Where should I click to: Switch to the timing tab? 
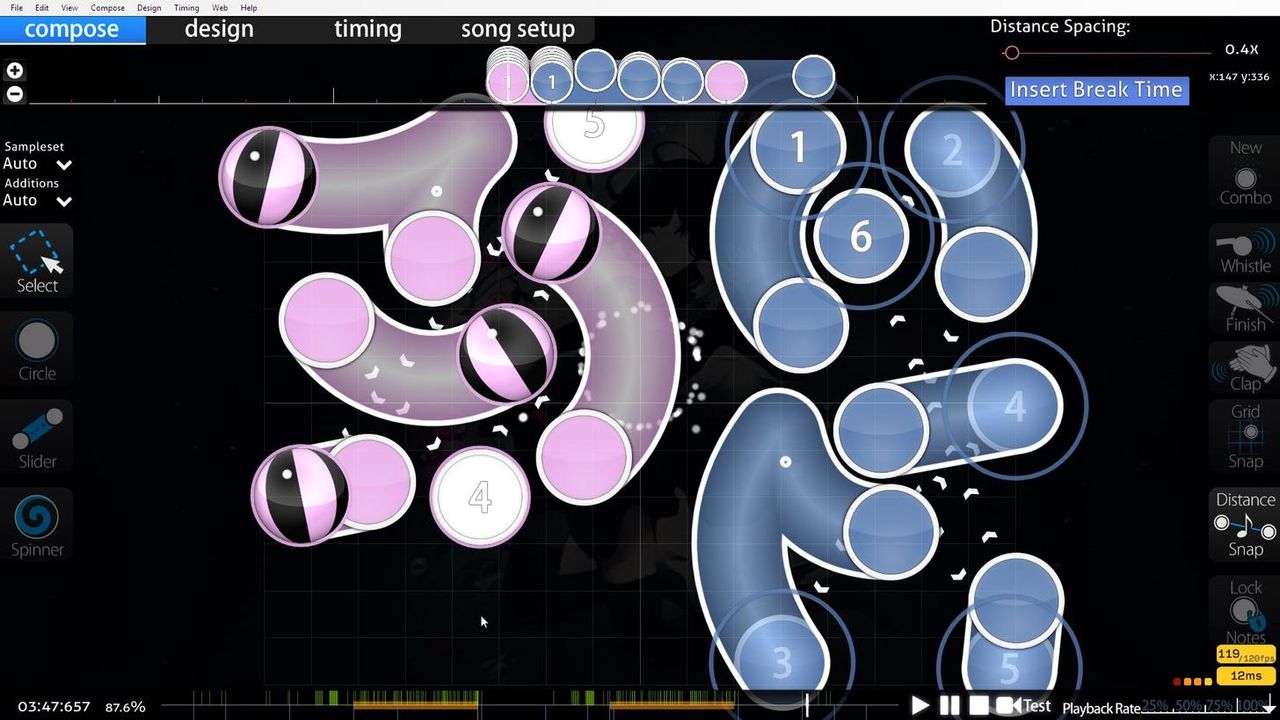367,29
